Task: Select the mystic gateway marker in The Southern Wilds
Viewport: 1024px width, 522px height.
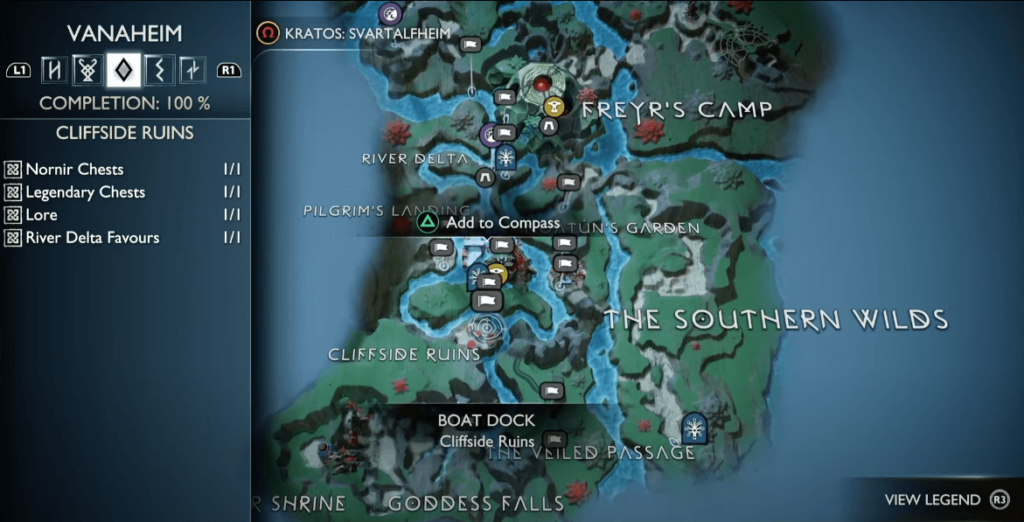Action: [x=693, y=427]
